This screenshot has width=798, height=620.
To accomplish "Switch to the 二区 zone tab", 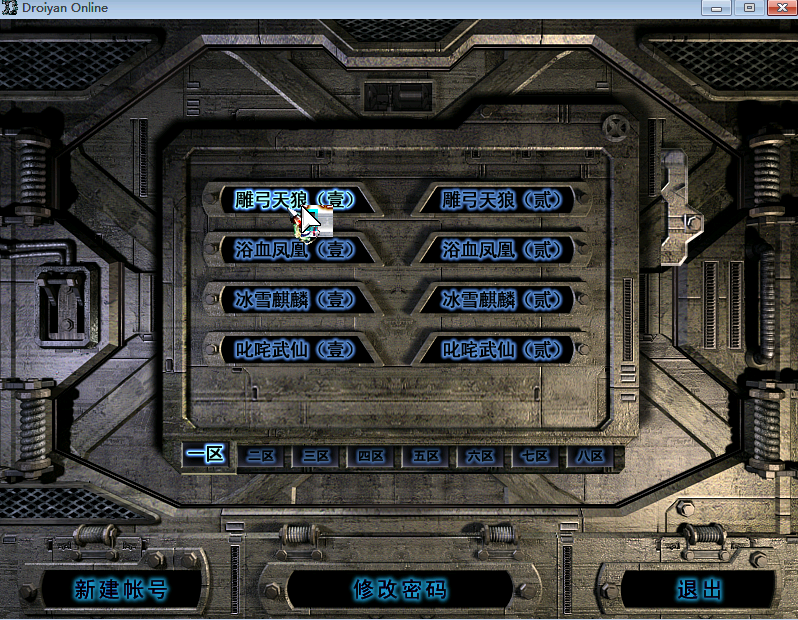I will tap(261, 456).
